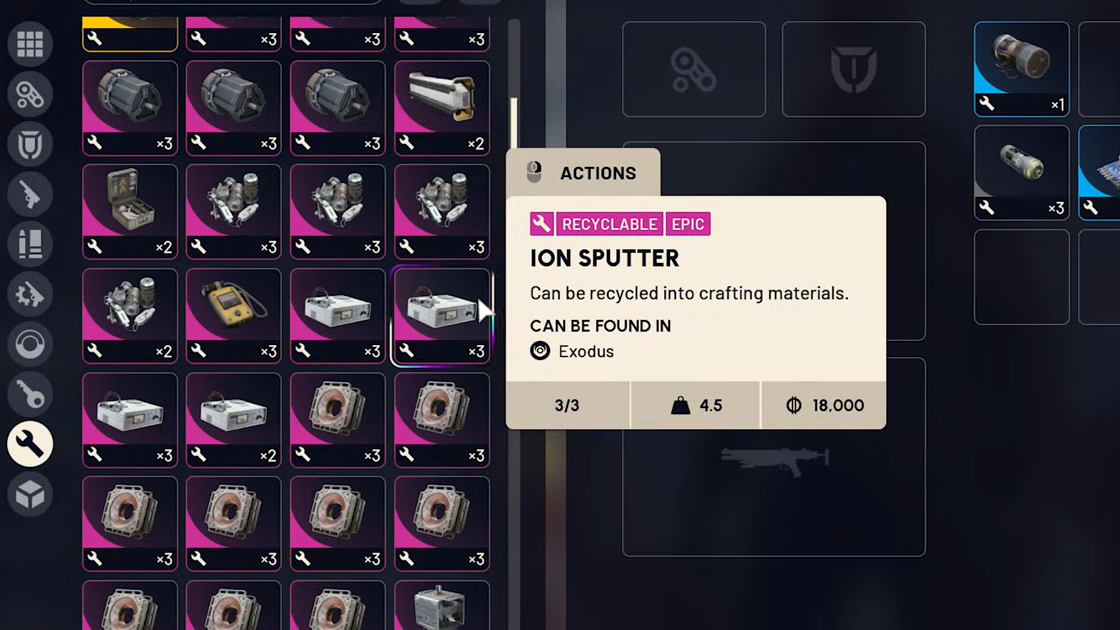
Task: Select the blue-rarity cylinder with ×1
Action: coord(1021,69)
